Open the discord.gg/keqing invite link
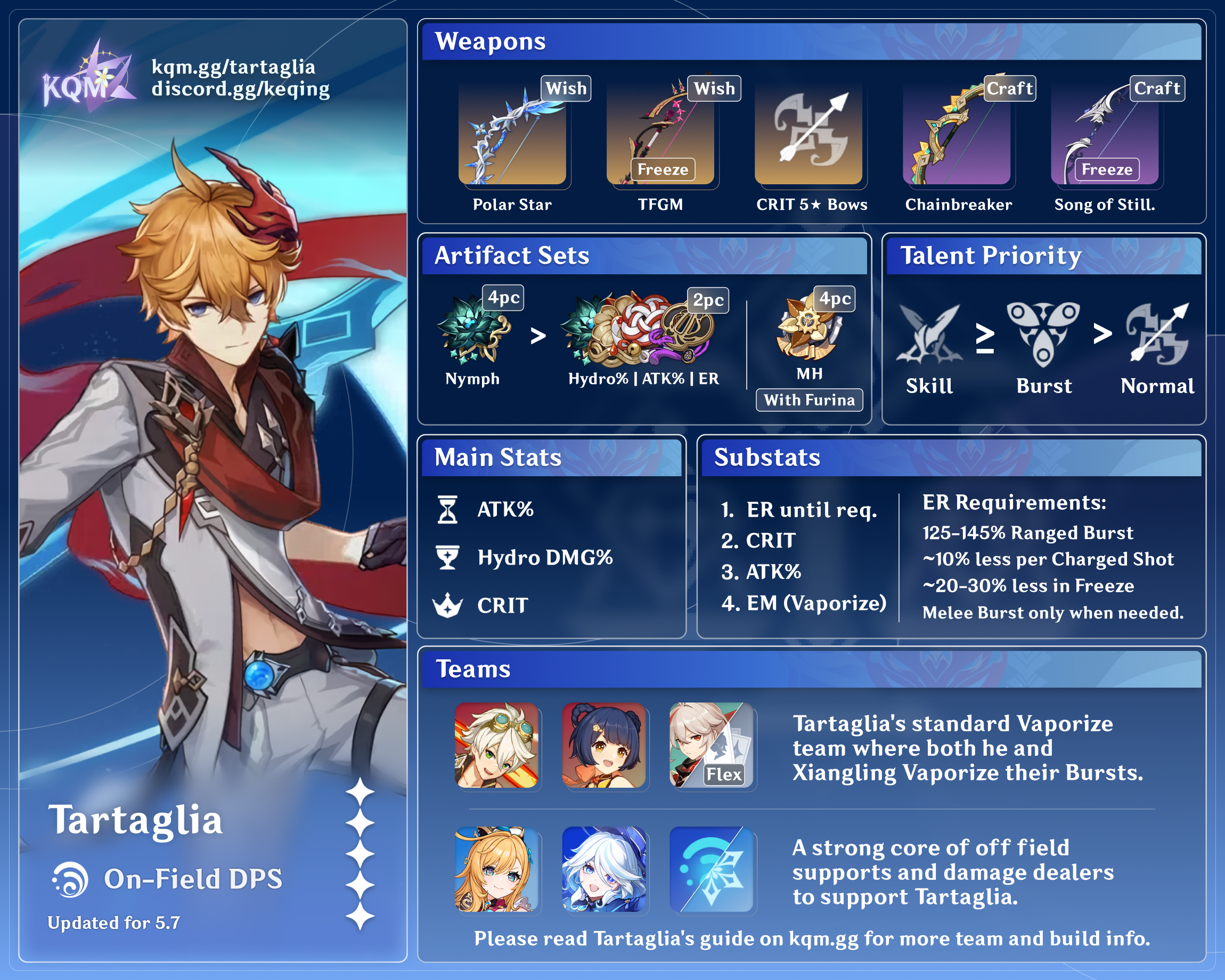 click(x=240, y=89)
